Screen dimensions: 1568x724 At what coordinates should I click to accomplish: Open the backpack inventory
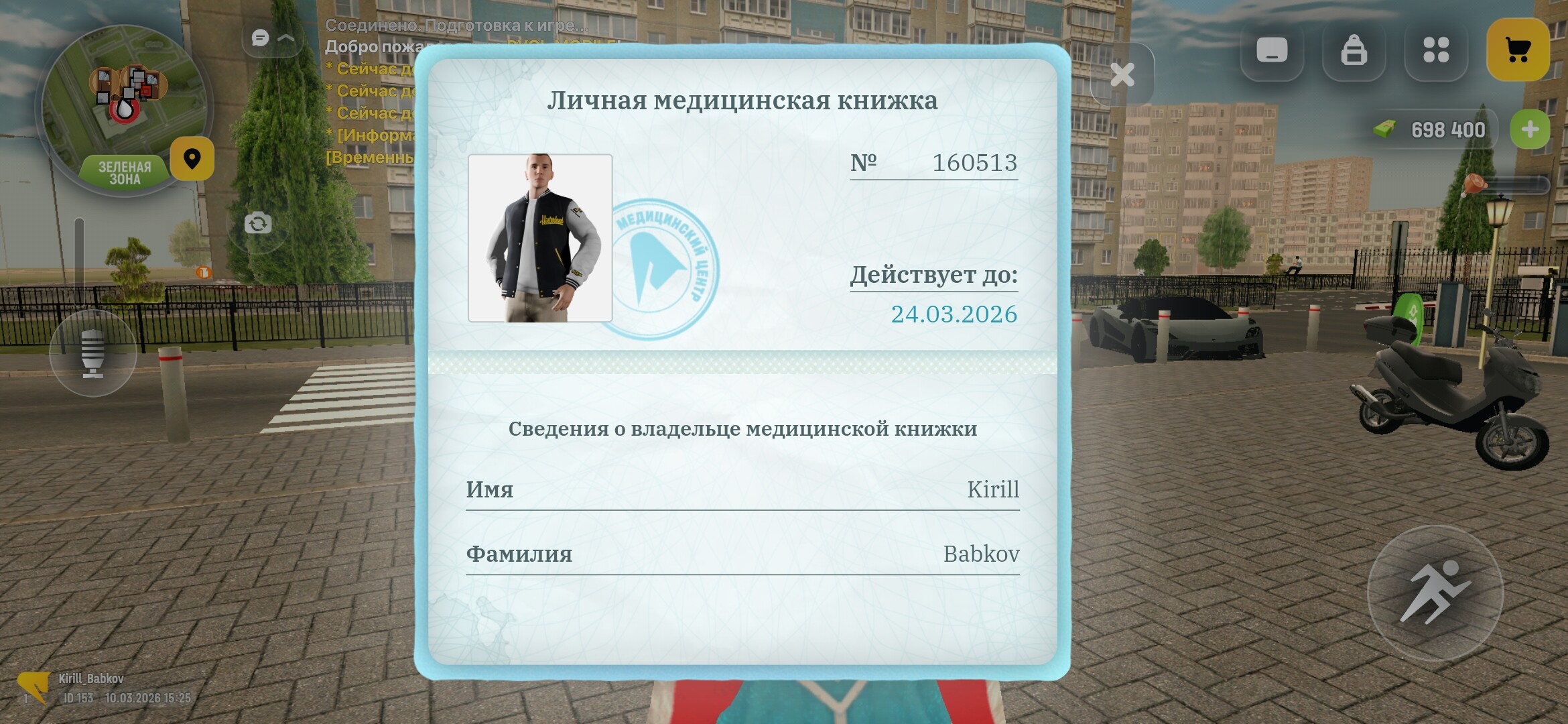pyautogui.click(x=1355, y=48)
